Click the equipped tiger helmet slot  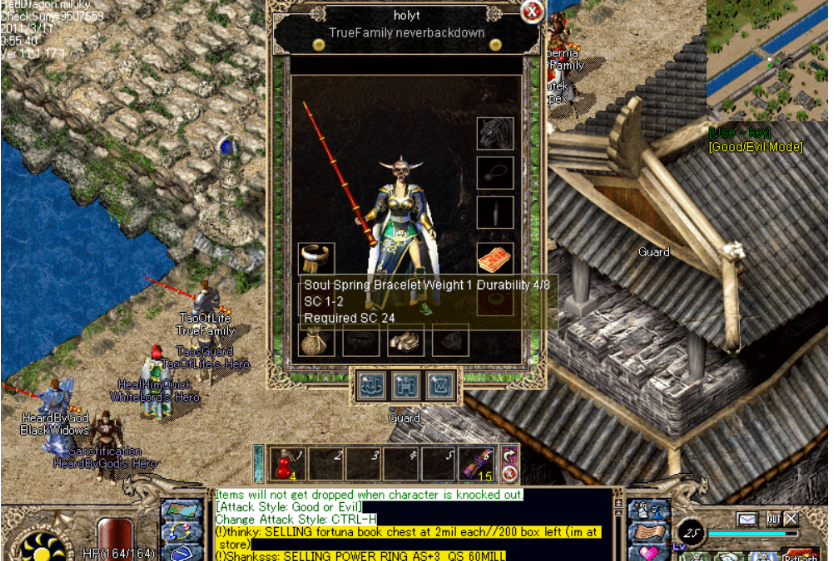(495, 132)
